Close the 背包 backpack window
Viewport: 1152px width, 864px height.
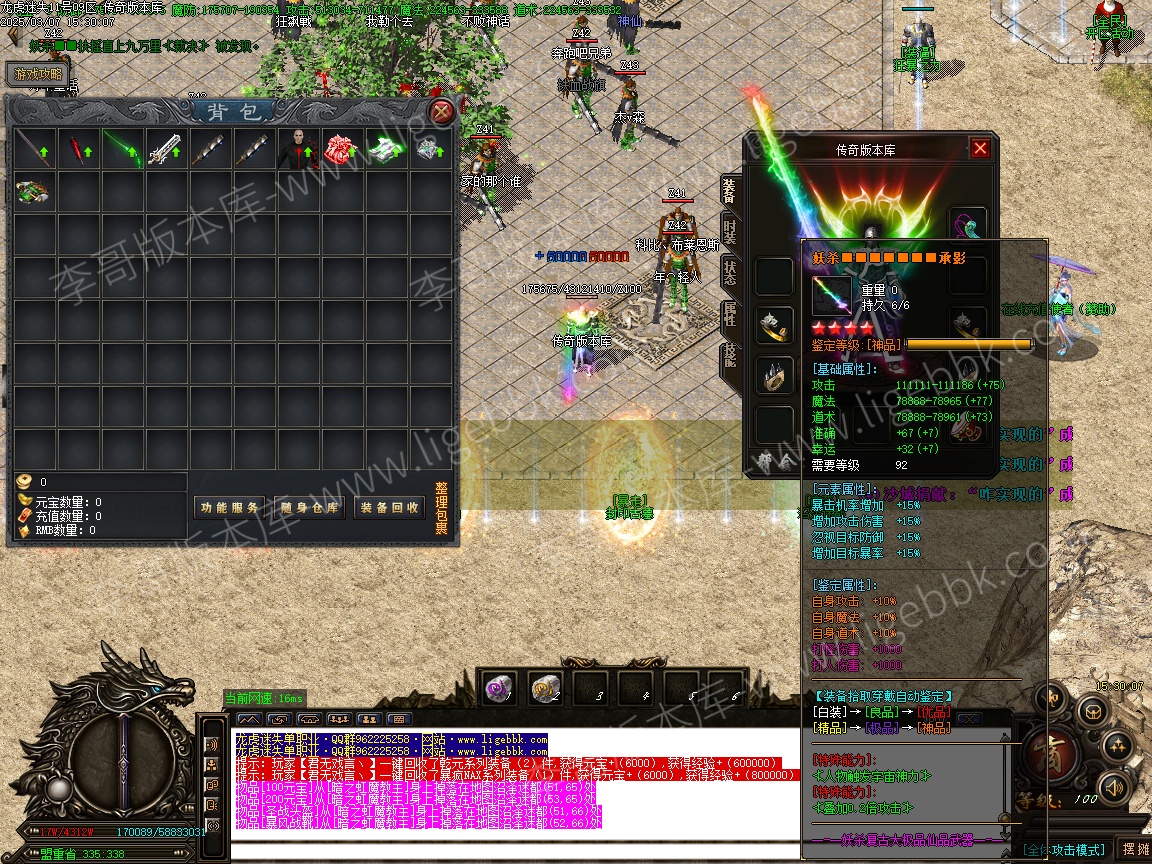pos(442,112)
